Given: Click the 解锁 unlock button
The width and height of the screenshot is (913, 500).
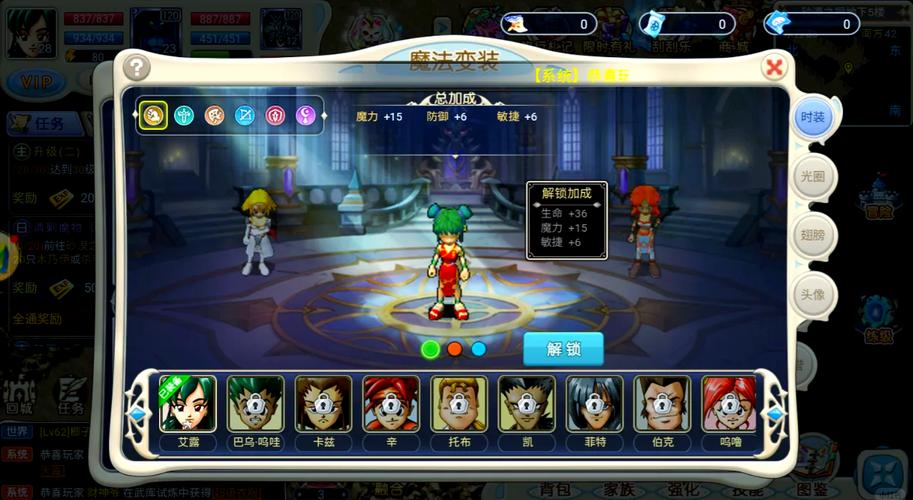Looking at the screenshot, I should [563, 349].
